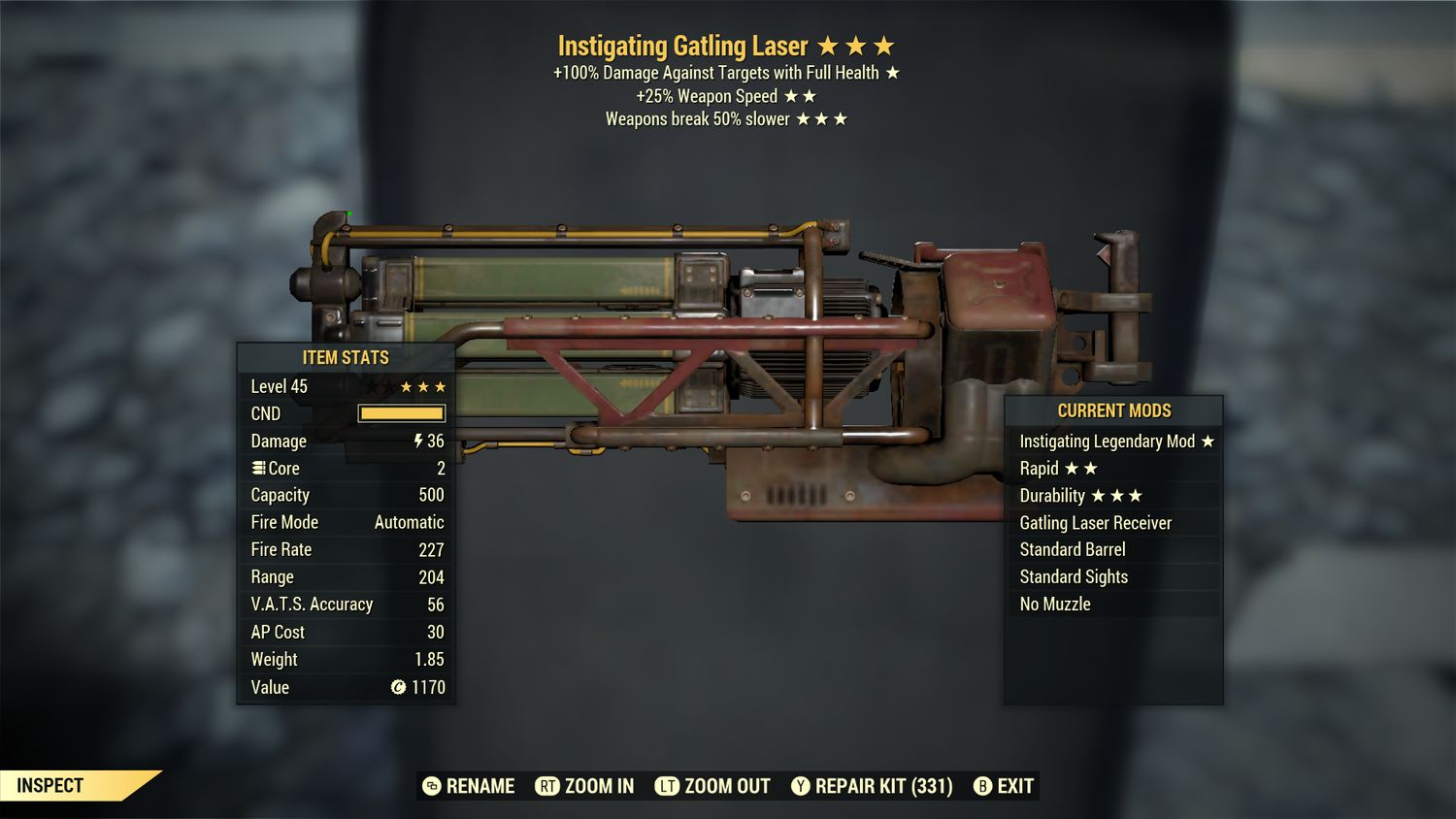Open the CURRENT MODS panel header

click(1113, 410)
